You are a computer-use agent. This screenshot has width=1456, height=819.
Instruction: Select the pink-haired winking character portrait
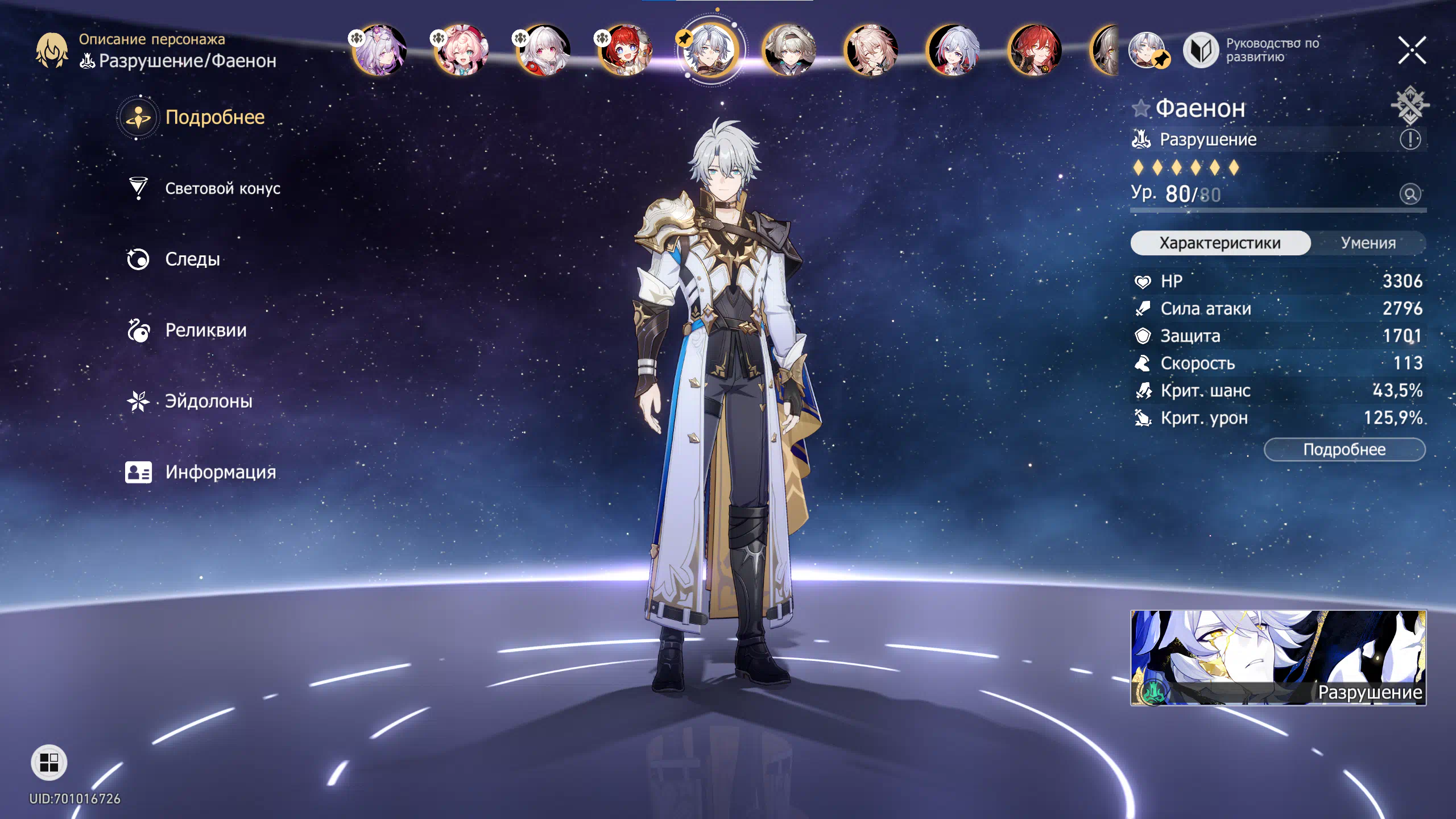coord(461,50)
